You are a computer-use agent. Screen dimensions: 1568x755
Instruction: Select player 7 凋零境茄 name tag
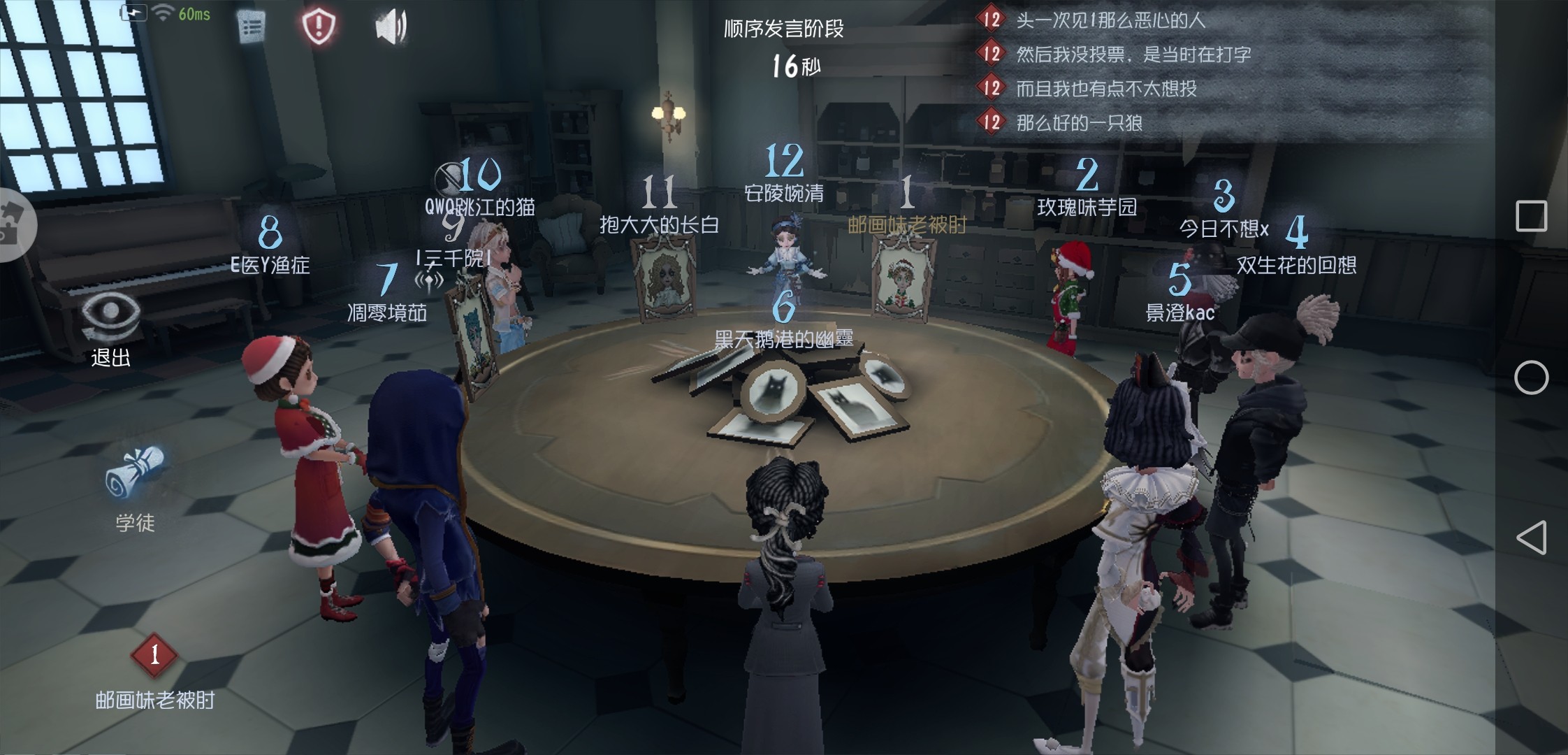click(387, 312)
